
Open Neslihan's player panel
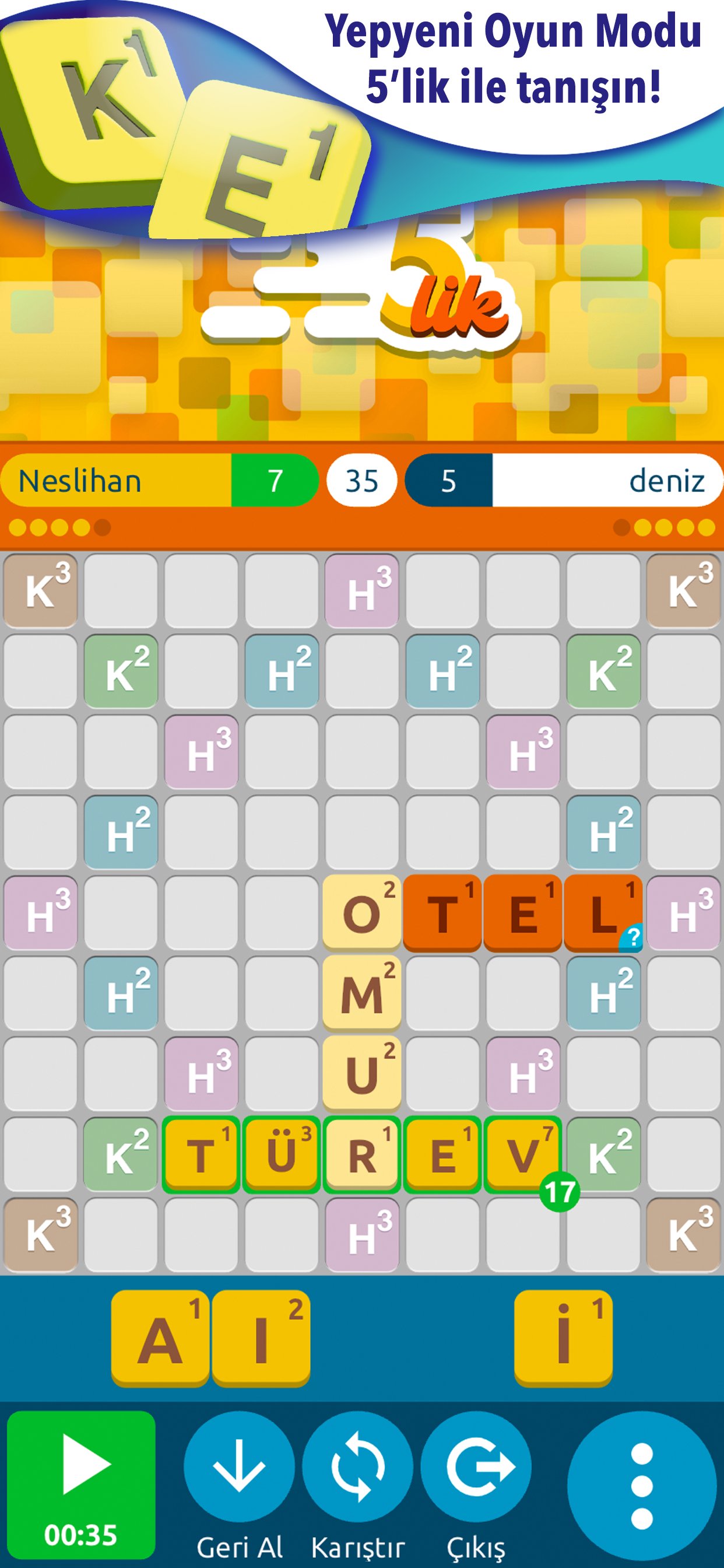click(115, 481)
